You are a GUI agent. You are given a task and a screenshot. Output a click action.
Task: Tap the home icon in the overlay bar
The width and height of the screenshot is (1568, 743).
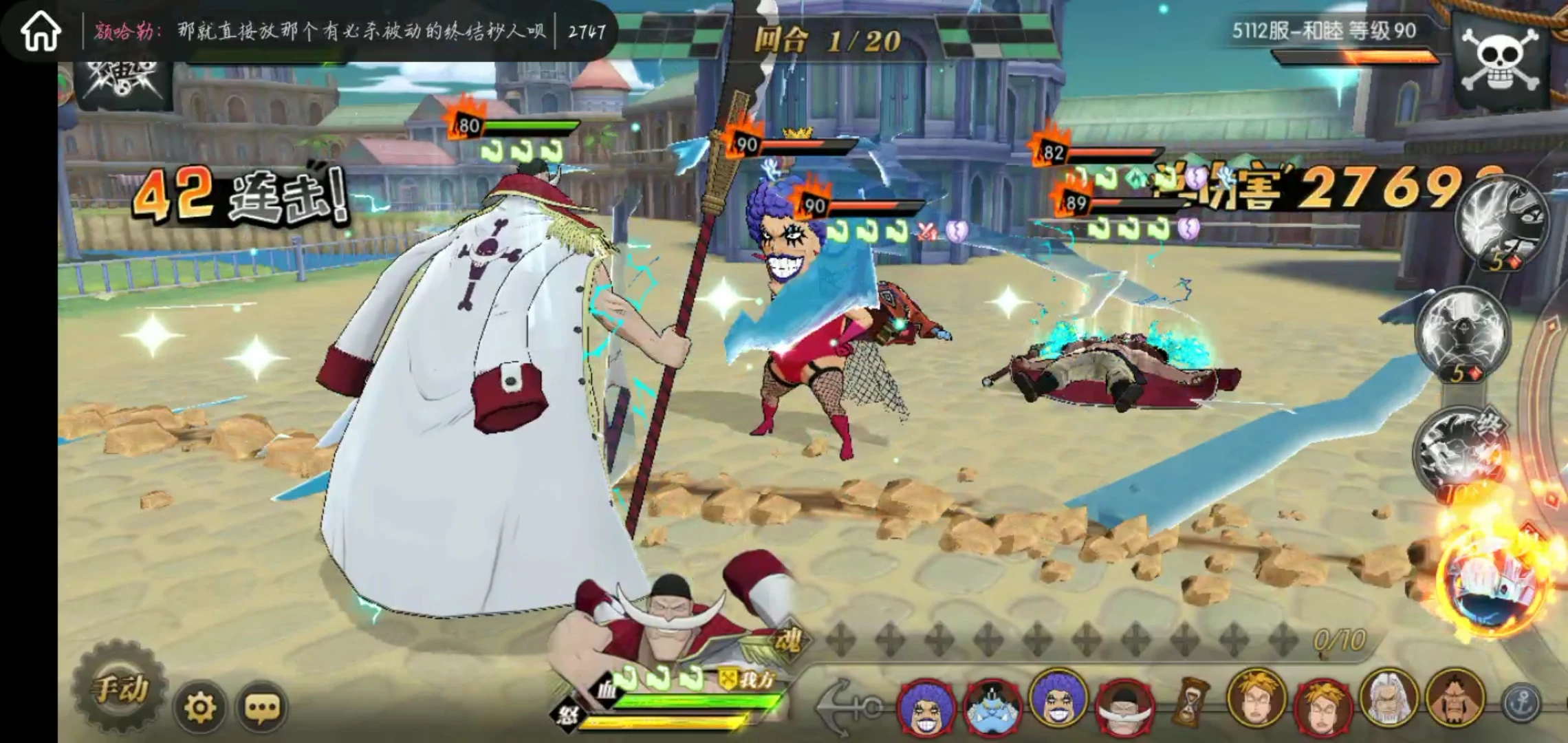coord(41,32)
